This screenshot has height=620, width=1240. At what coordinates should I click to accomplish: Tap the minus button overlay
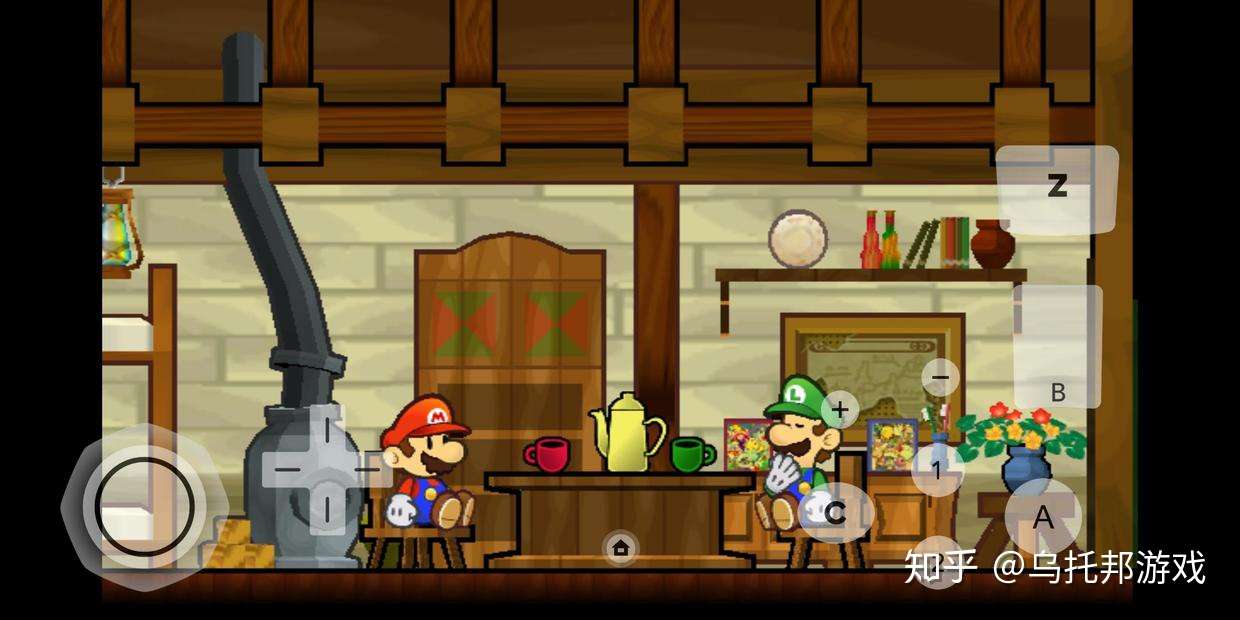(939, 378)
